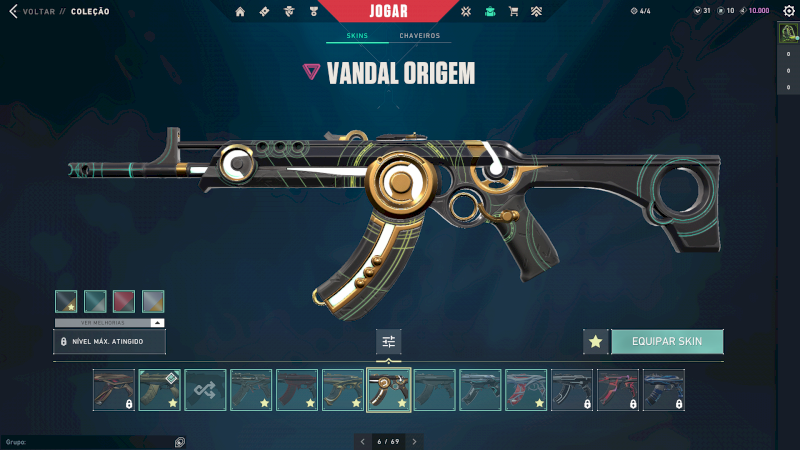Screen dimensions: 800x450
Task: Select the Skins tab
Action: (x=357, y=36)
